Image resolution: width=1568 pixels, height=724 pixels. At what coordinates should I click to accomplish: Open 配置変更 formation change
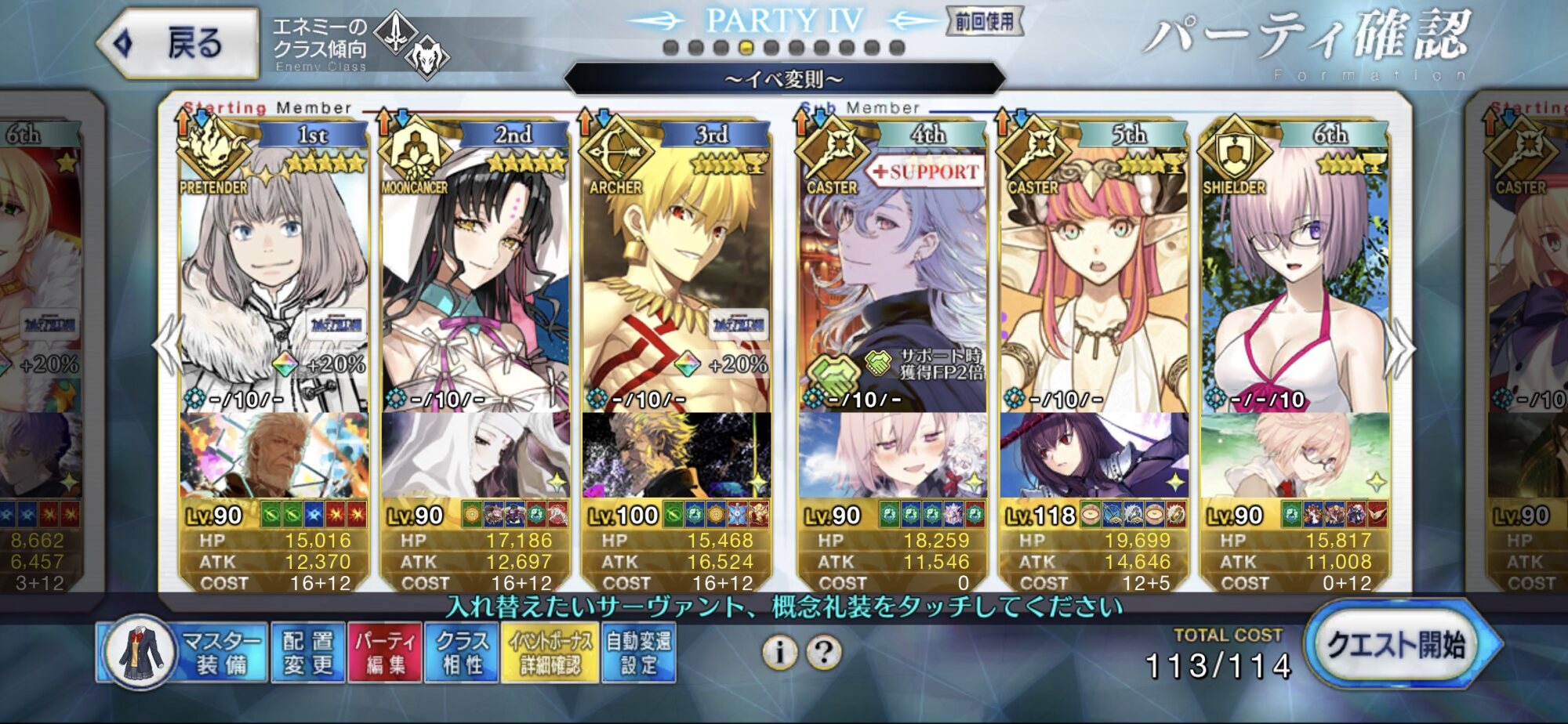coord(307,653)
